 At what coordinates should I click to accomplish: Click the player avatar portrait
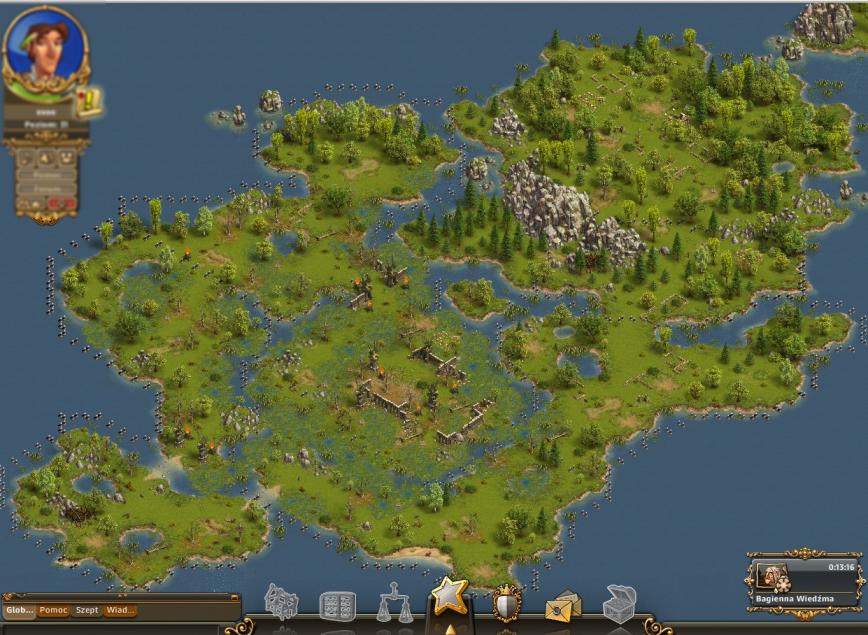45,48
